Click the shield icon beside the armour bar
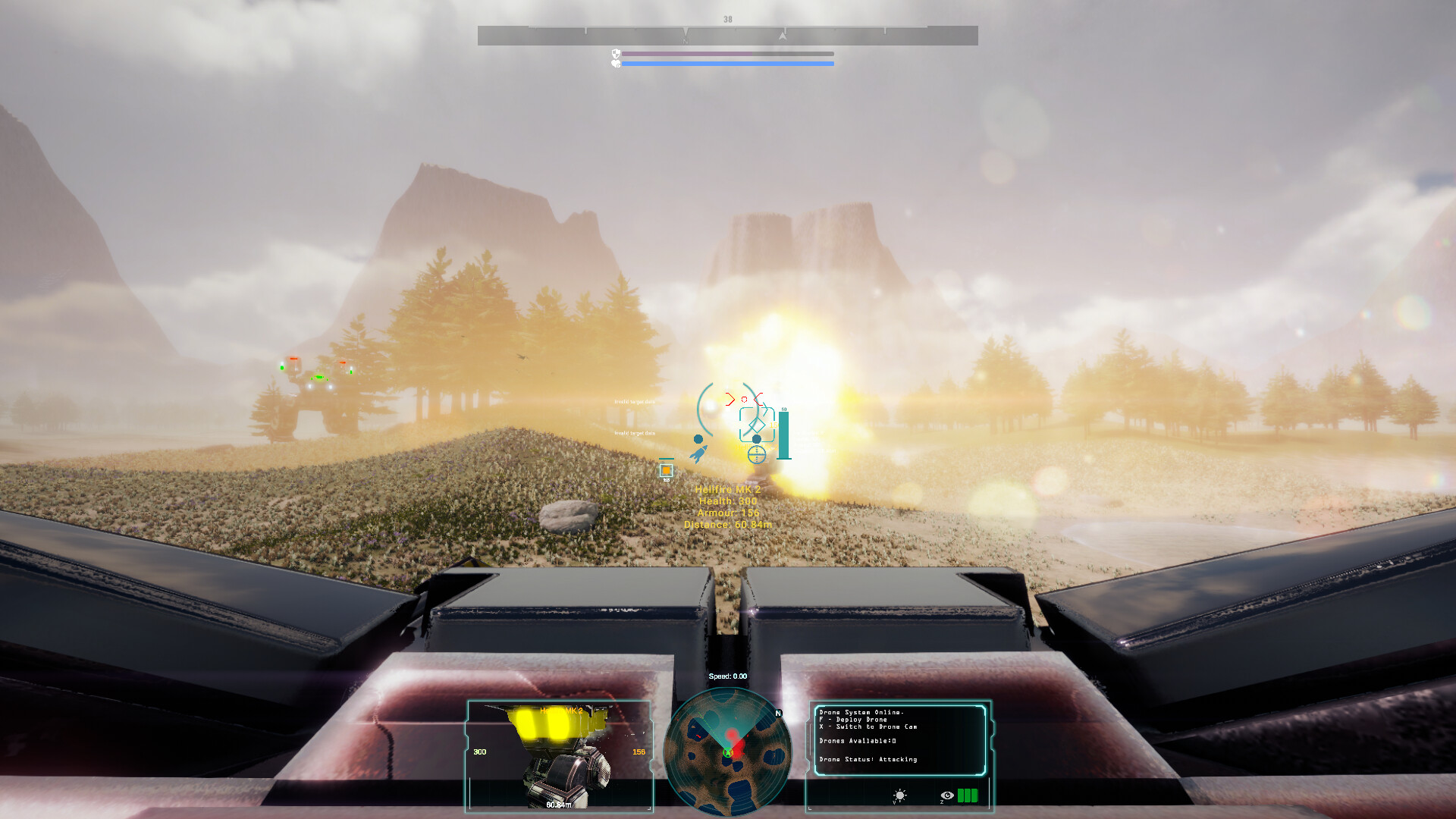1456x819 pixels. pyautogui.click(x=614, y=53)
